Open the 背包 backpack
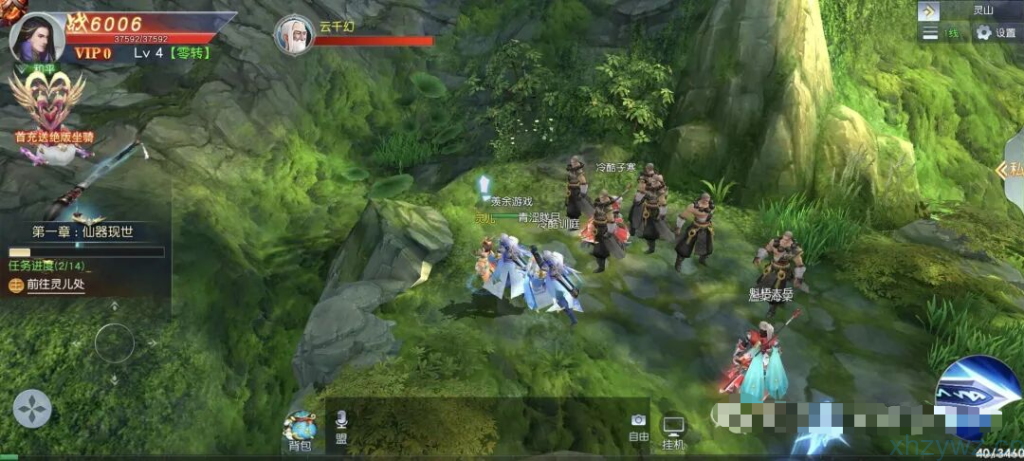The image size is (1024, 461). [299, 430]
